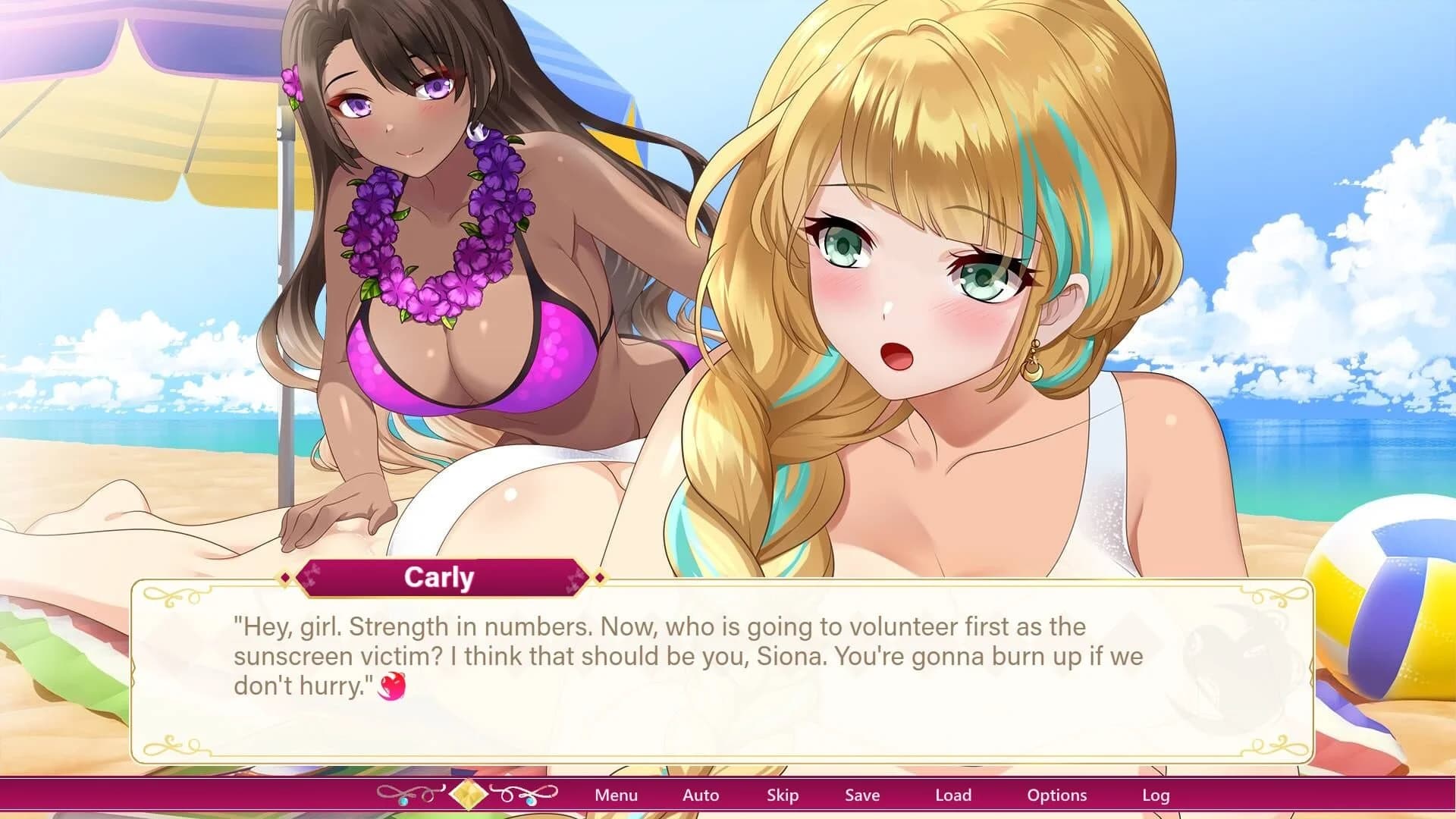The height and width of the screenshot is (819, 1456).
Task: Open the dialogue Log history
Action: point(1155,795)
